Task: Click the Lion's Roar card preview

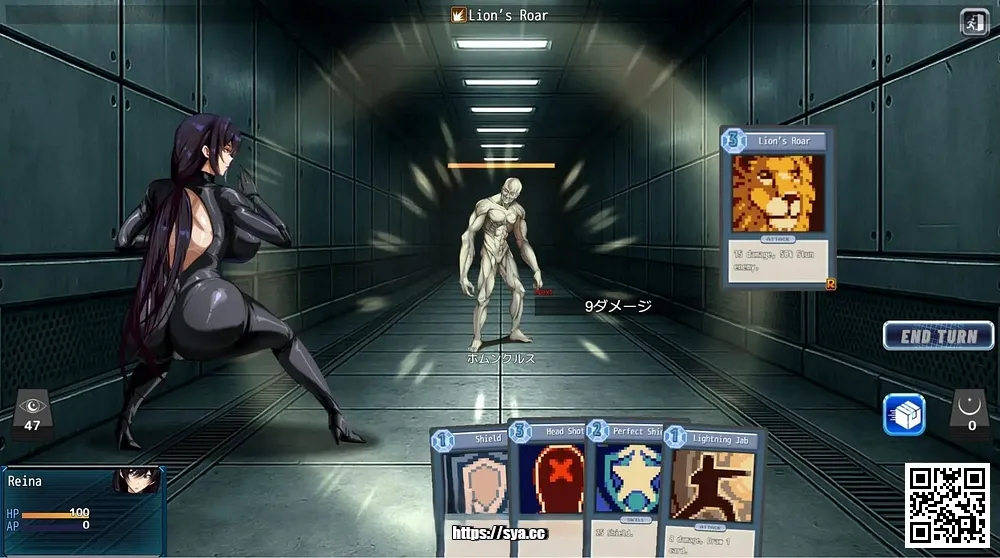Action: click(x=778, y=207)
